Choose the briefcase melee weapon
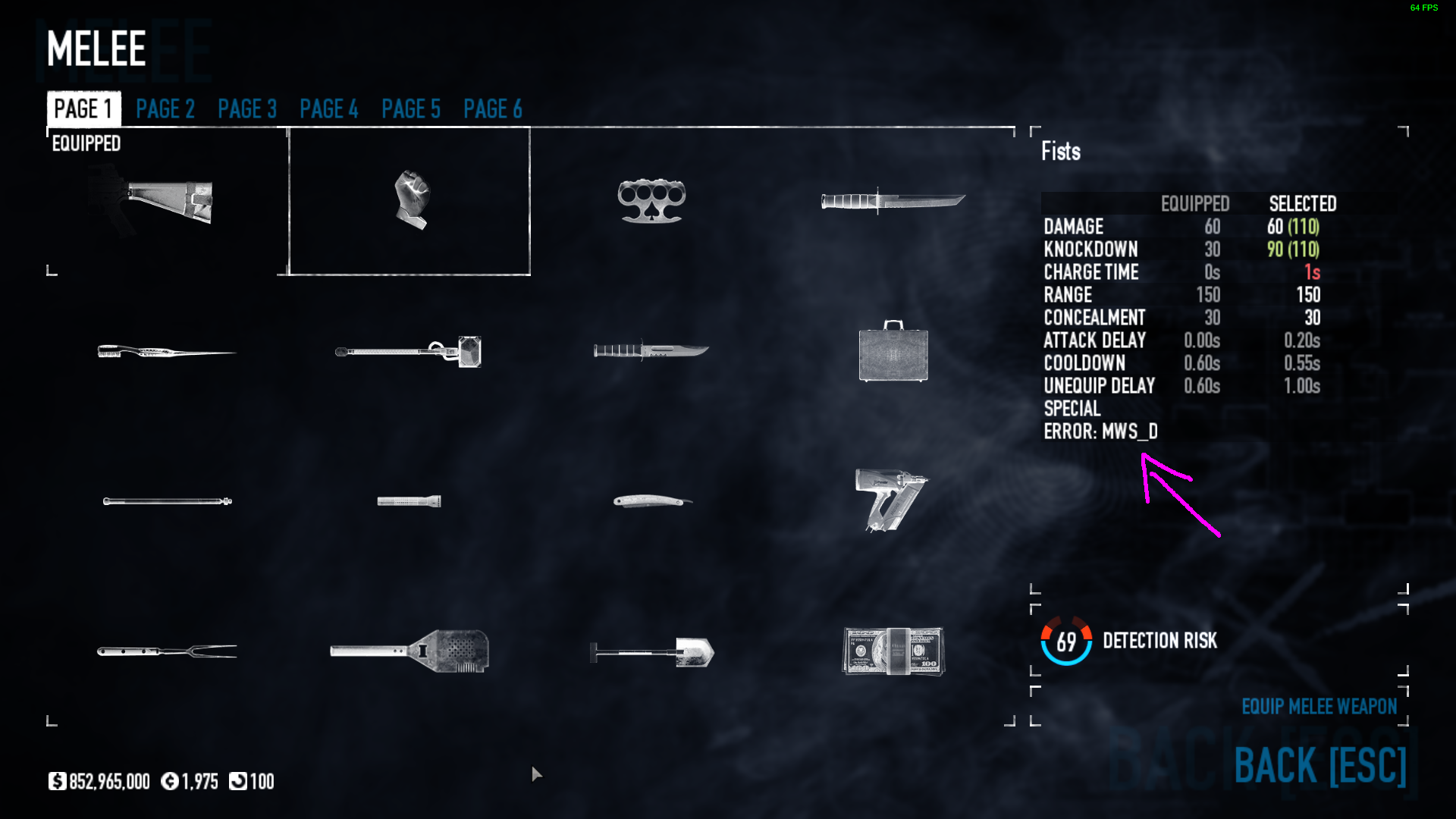 (x=893, y=352)
